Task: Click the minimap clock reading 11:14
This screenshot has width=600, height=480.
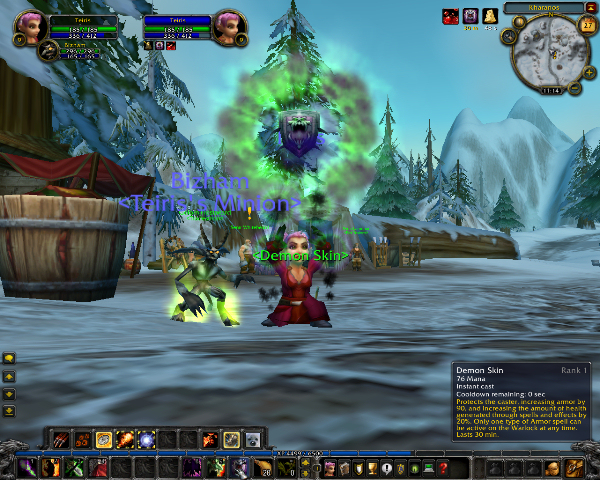Action: 549,90
